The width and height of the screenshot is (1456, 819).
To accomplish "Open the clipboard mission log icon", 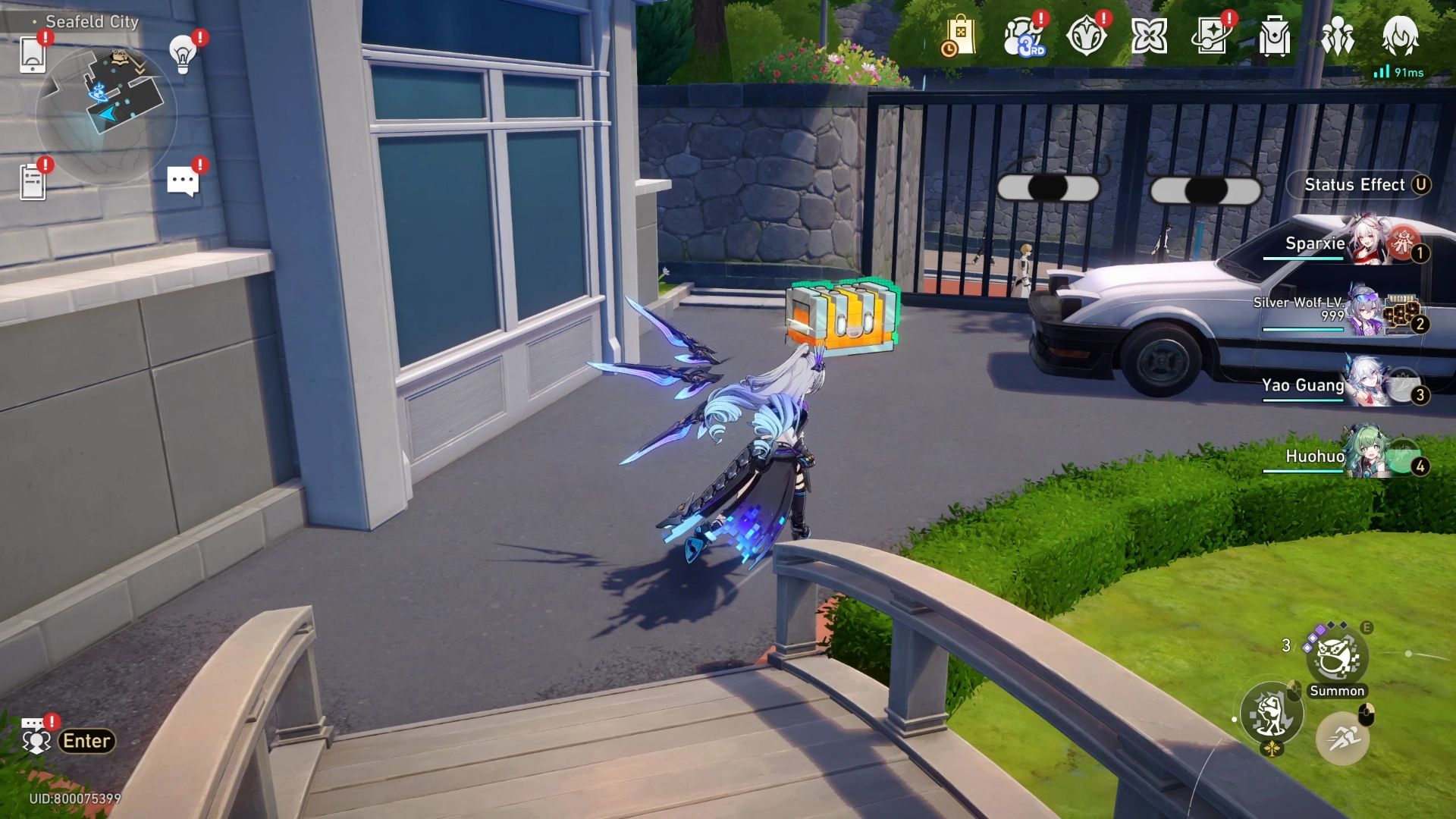I will click(33, 182).
